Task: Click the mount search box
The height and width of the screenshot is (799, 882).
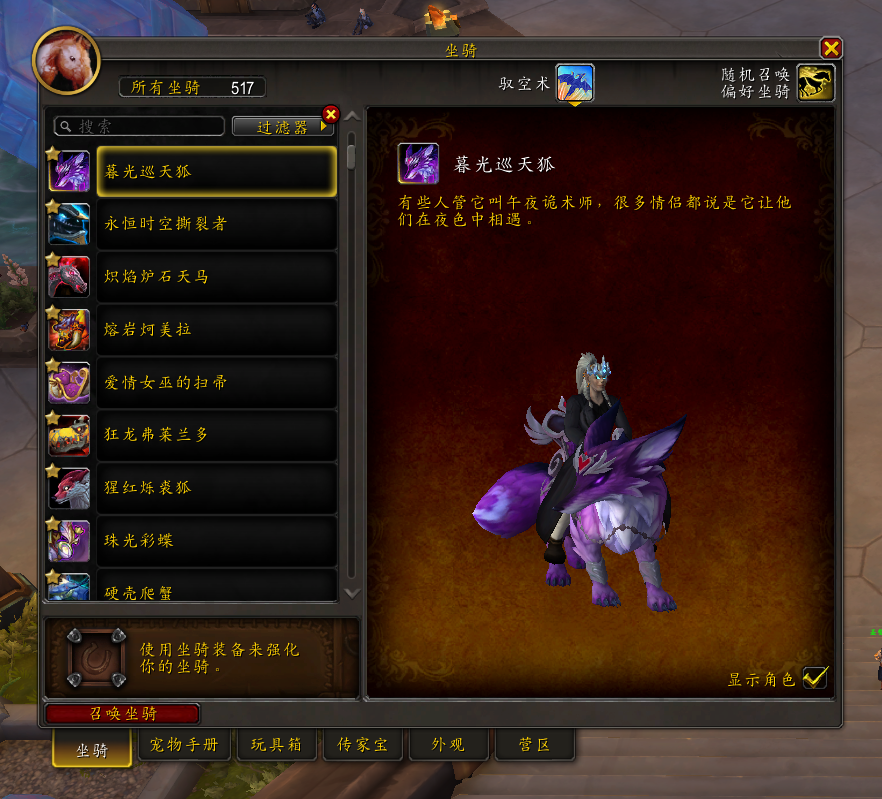Action: (140, 127)
